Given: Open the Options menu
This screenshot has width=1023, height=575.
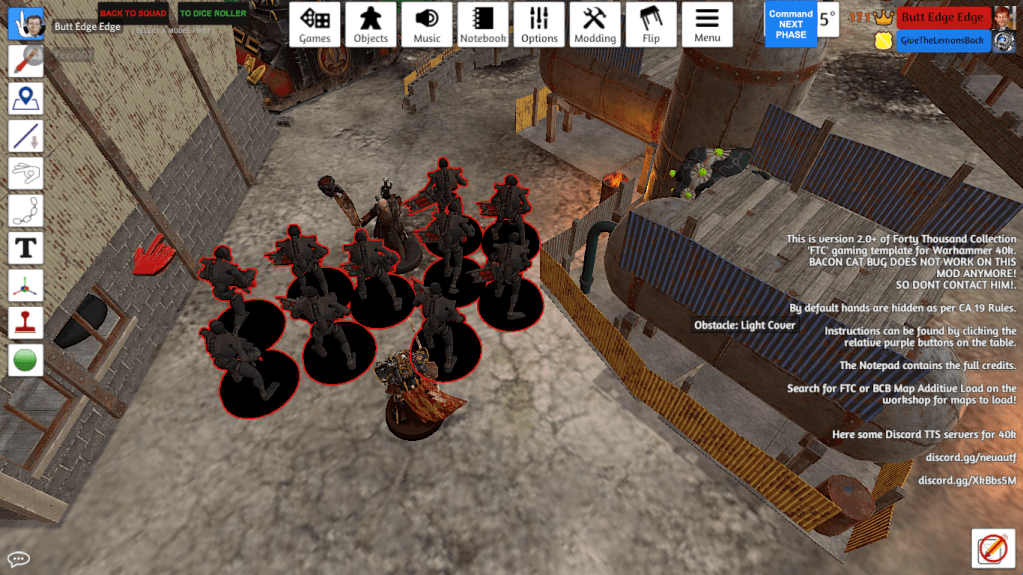Looking at the screenshot, I should click(x=539, y=24).
